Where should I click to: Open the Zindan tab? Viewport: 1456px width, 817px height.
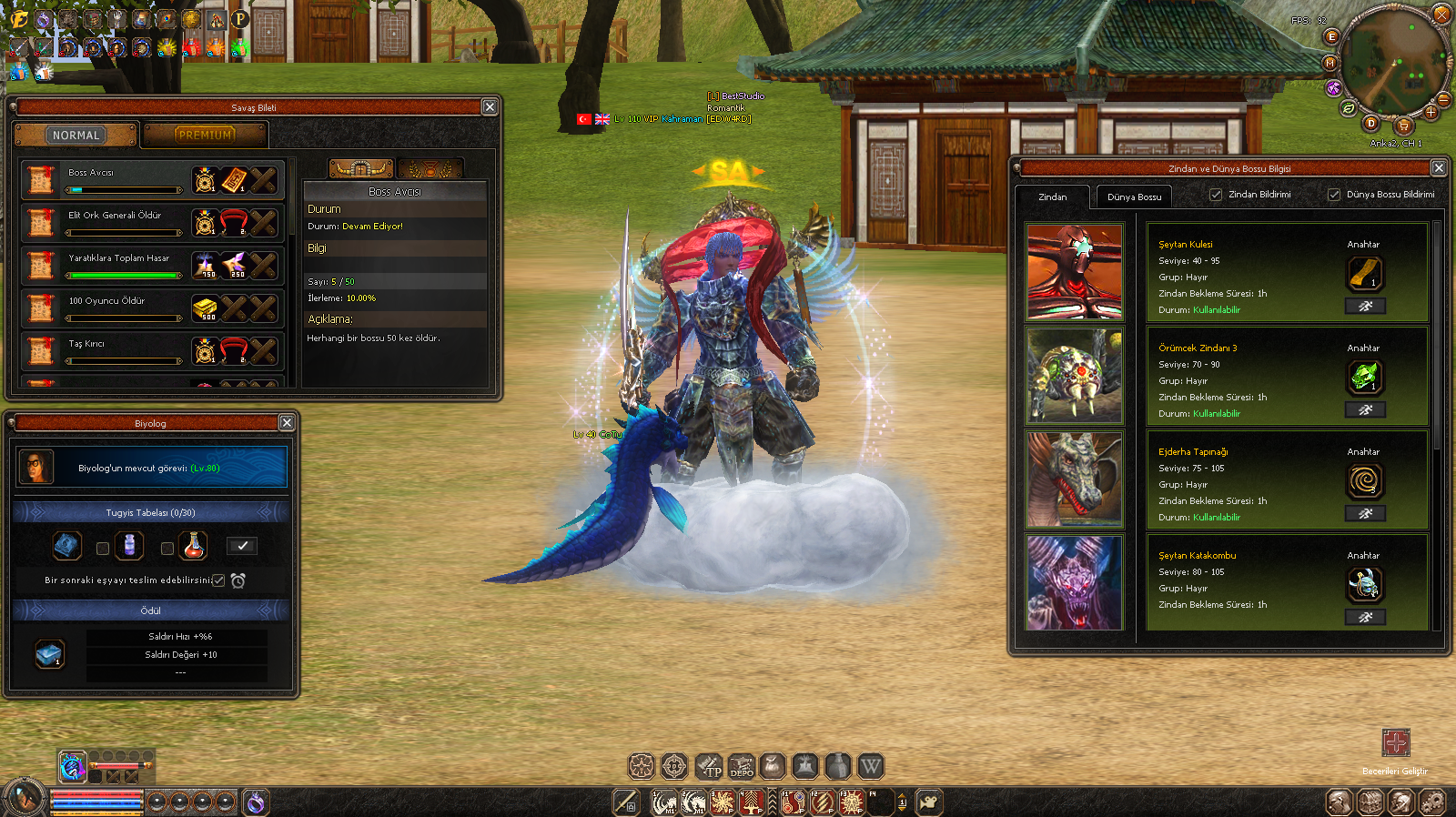[1053, 197]
